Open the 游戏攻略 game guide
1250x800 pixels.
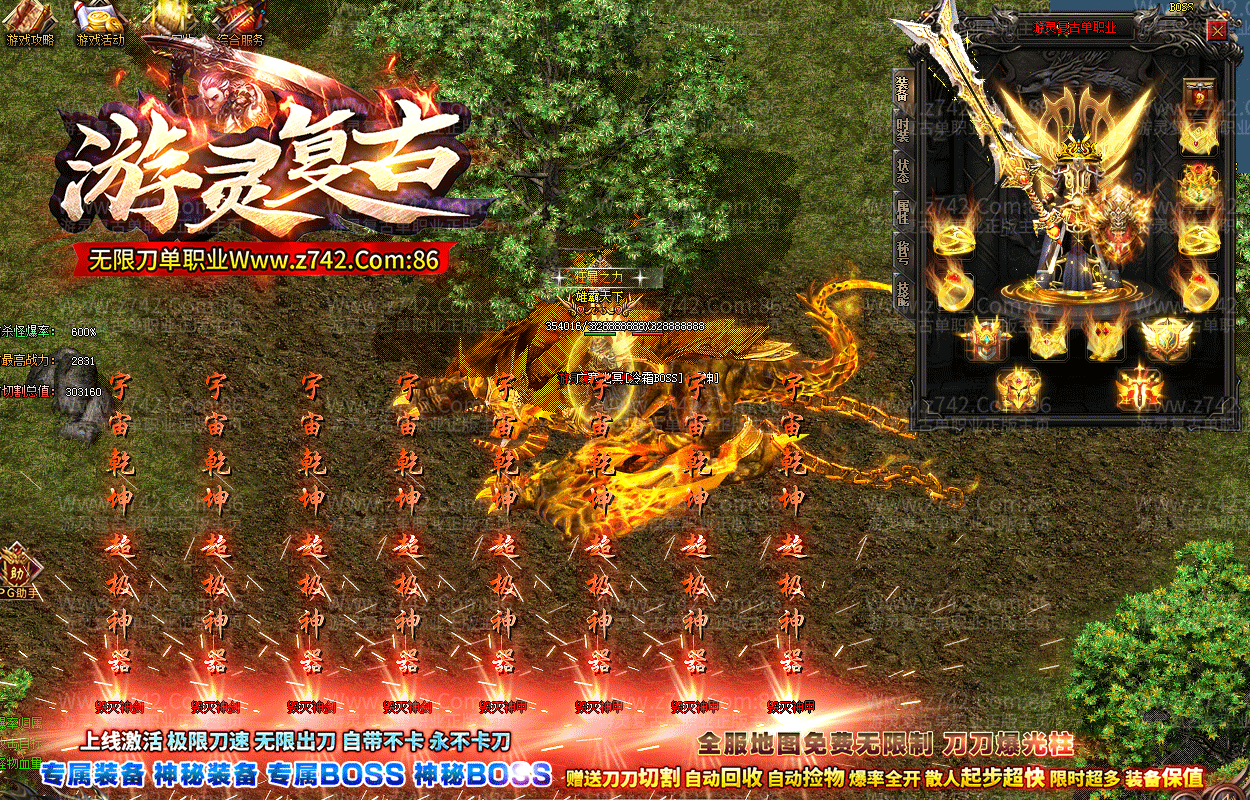(x=30, y=25)
